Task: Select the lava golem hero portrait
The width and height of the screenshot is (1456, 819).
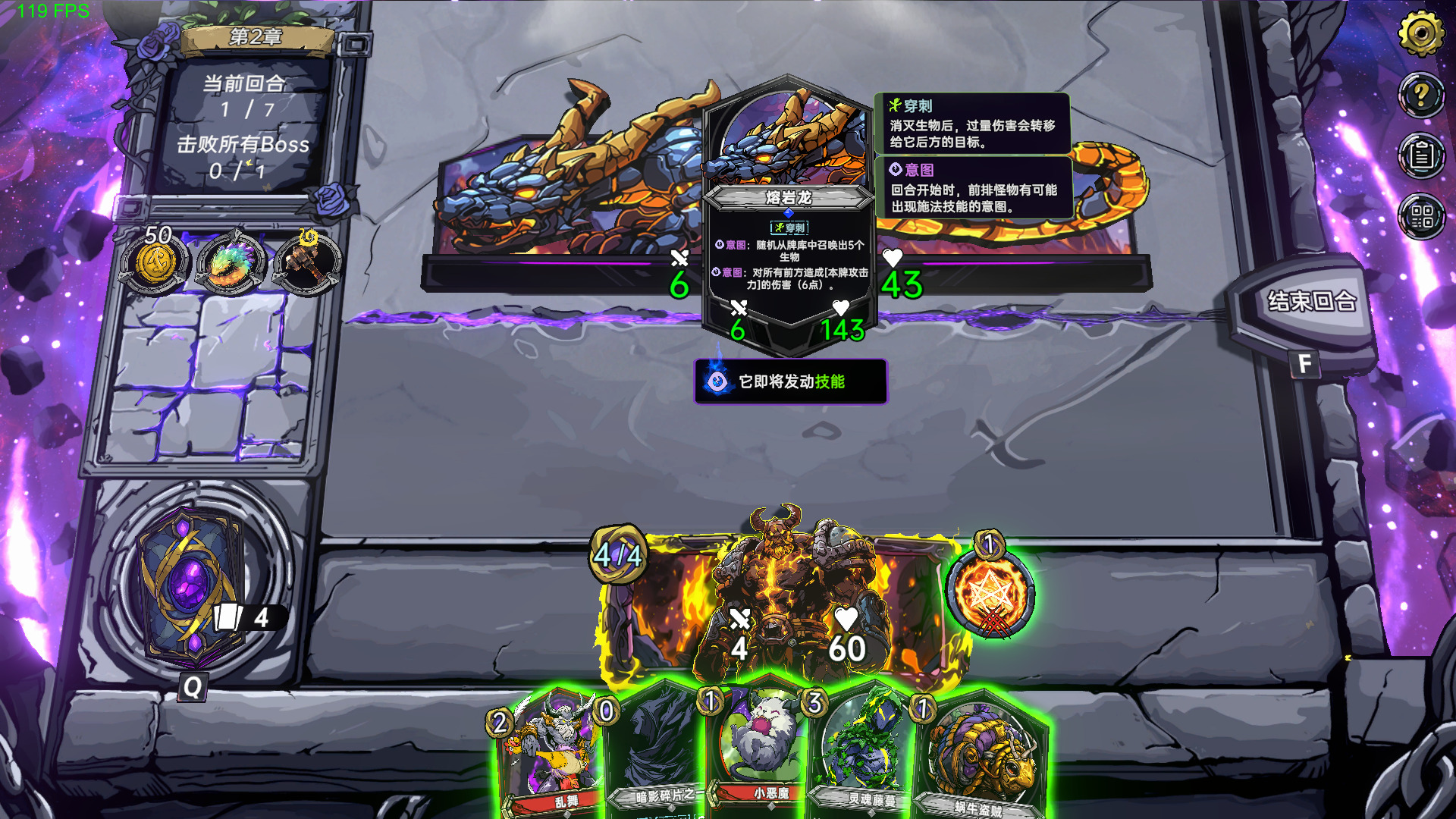Action: pos(789,599)
